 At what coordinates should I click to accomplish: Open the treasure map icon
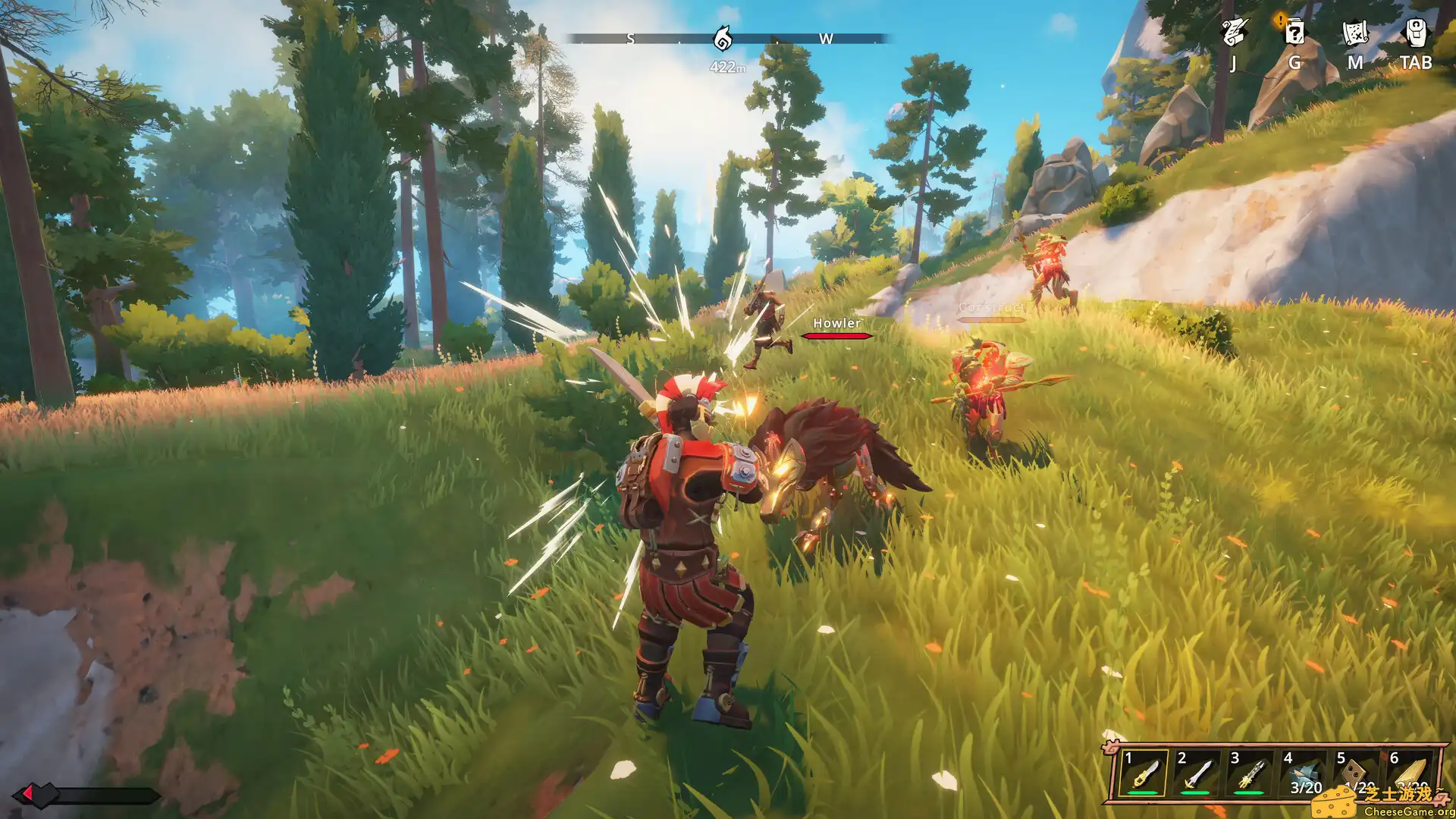1355,33
